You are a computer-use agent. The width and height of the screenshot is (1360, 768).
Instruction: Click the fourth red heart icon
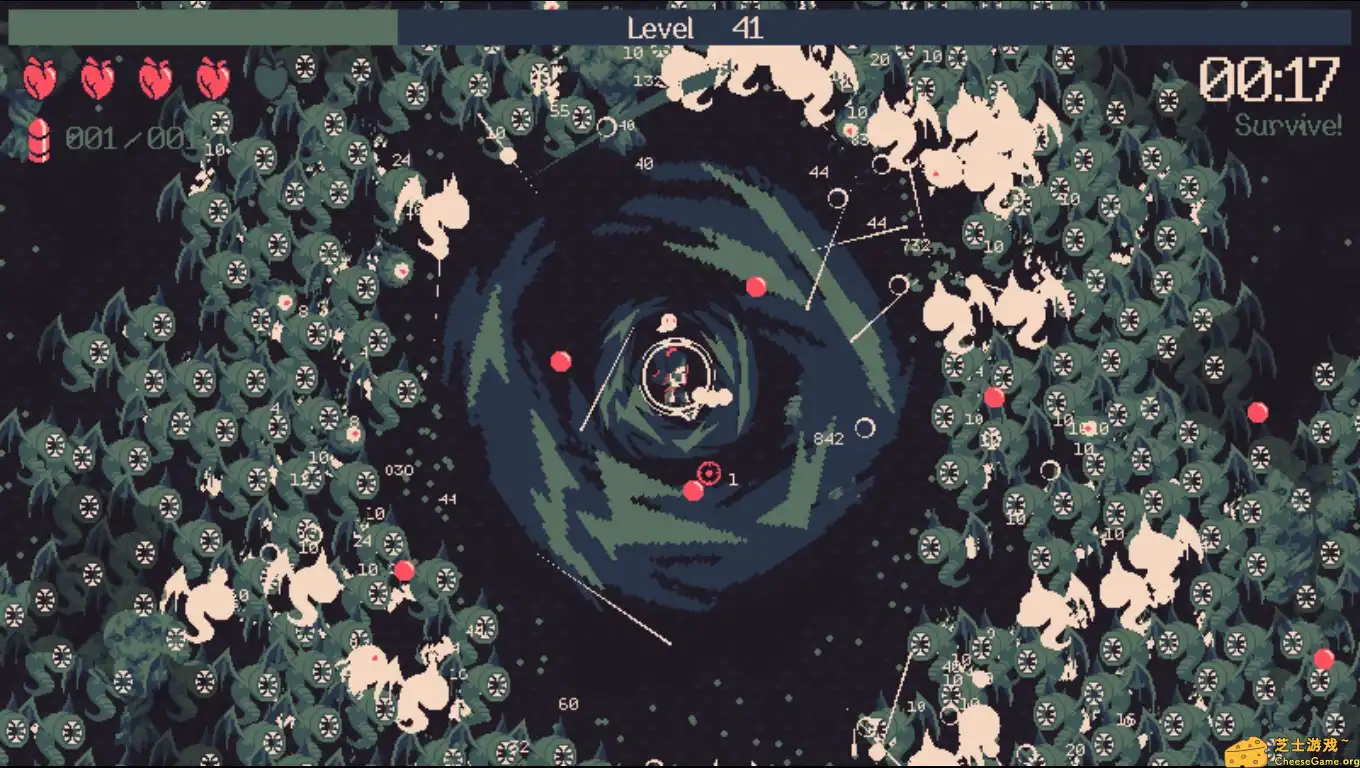(215, 80)
